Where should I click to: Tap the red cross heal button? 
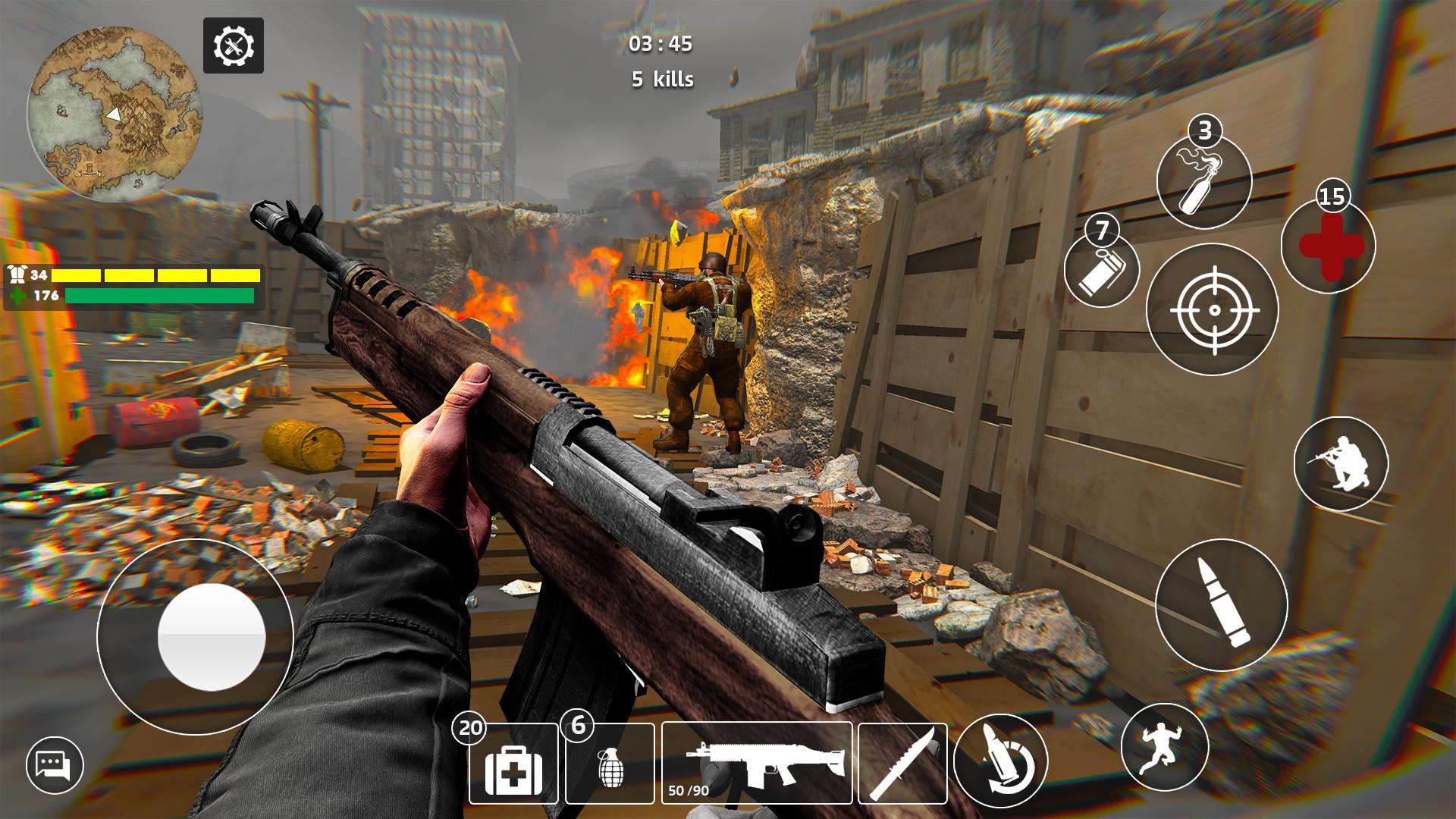click(1329, 246)
